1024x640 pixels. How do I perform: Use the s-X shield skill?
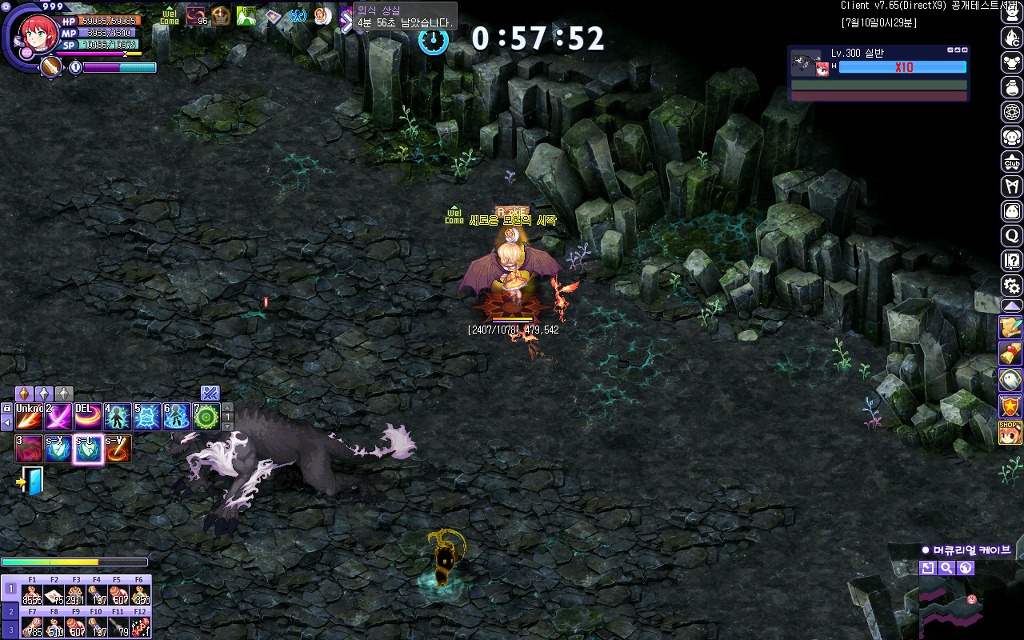(58, 449)
